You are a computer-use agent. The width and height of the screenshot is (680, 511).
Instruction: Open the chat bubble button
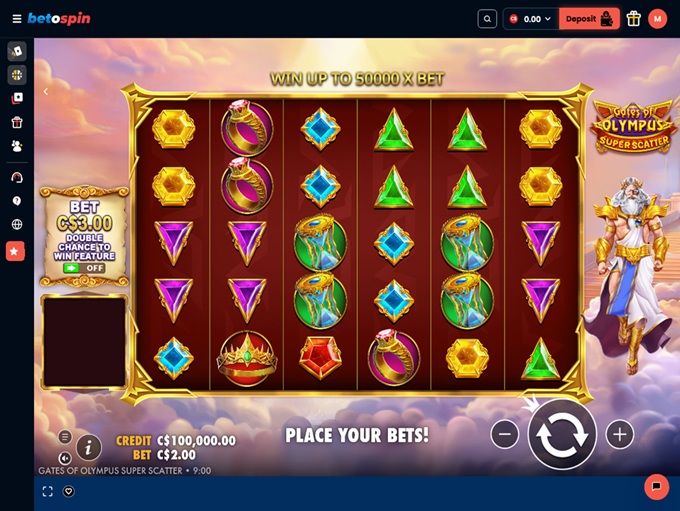[x=656, y=486]
